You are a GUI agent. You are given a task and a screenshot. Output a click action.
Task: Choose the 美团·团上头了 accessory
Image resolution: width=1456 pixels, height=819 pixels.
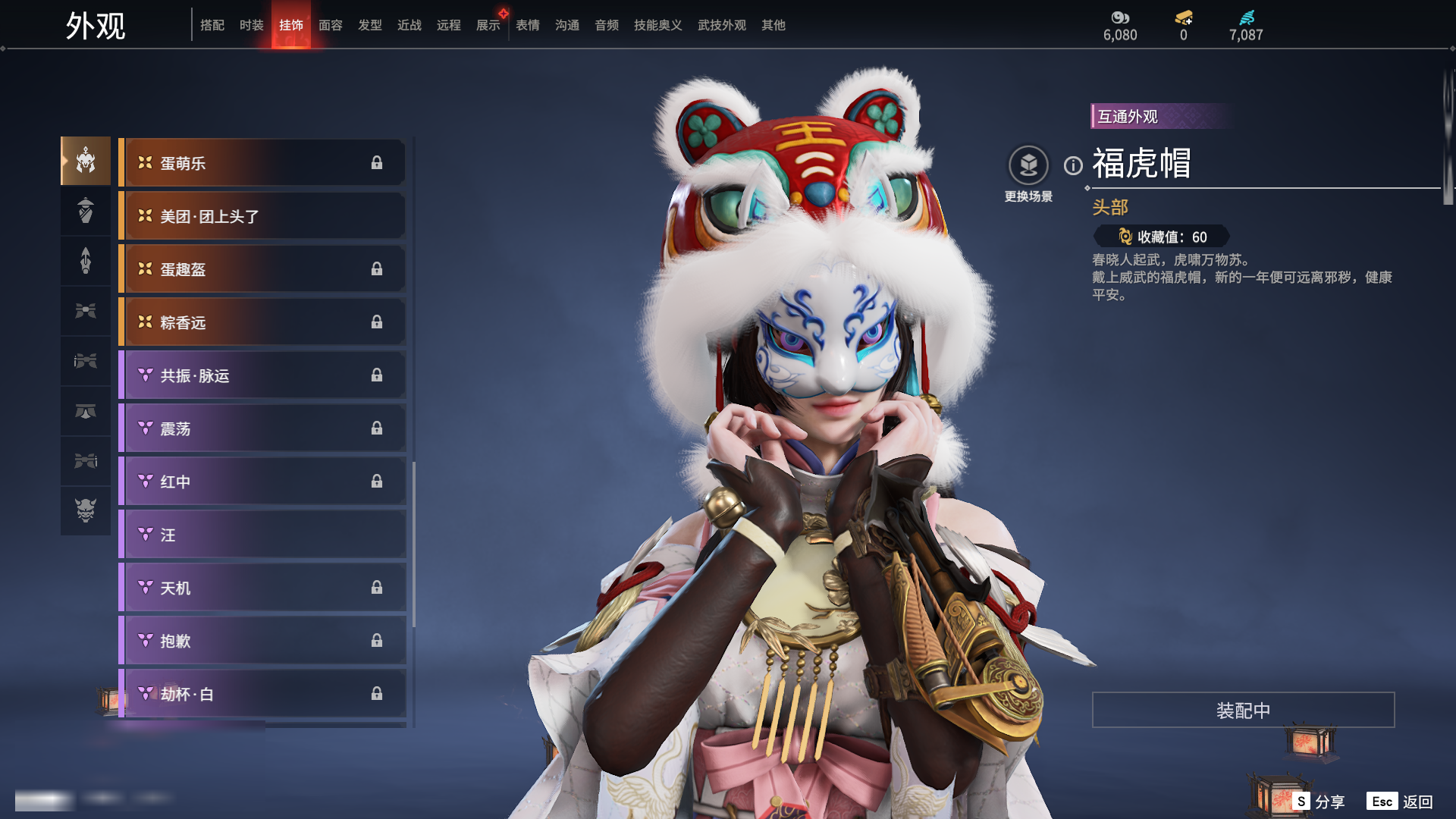[262, 216]
